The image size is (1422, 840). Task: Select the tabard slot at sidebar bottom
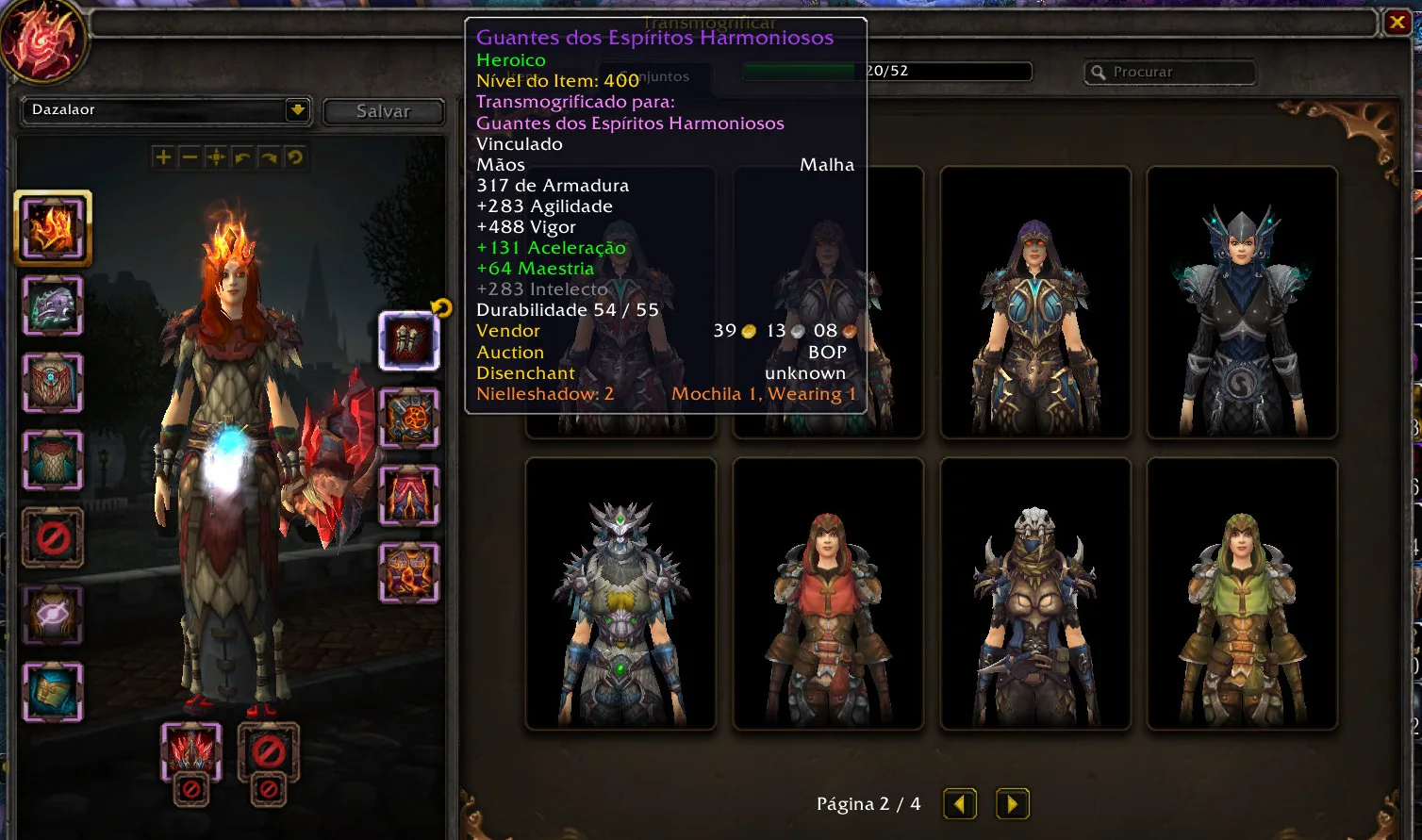[x=53, y=691]
